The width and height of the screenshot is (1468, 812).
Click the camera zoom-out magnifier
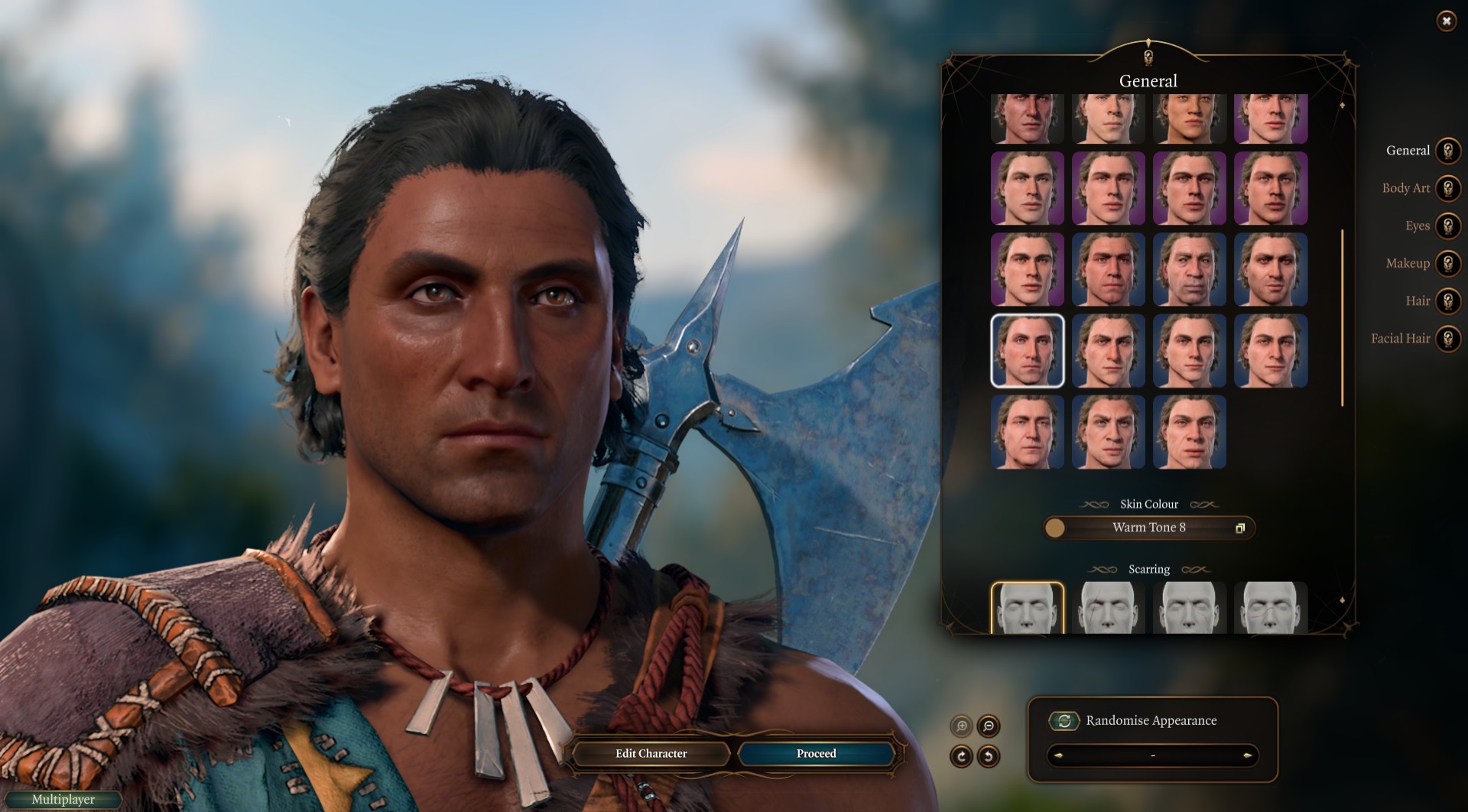989,726
